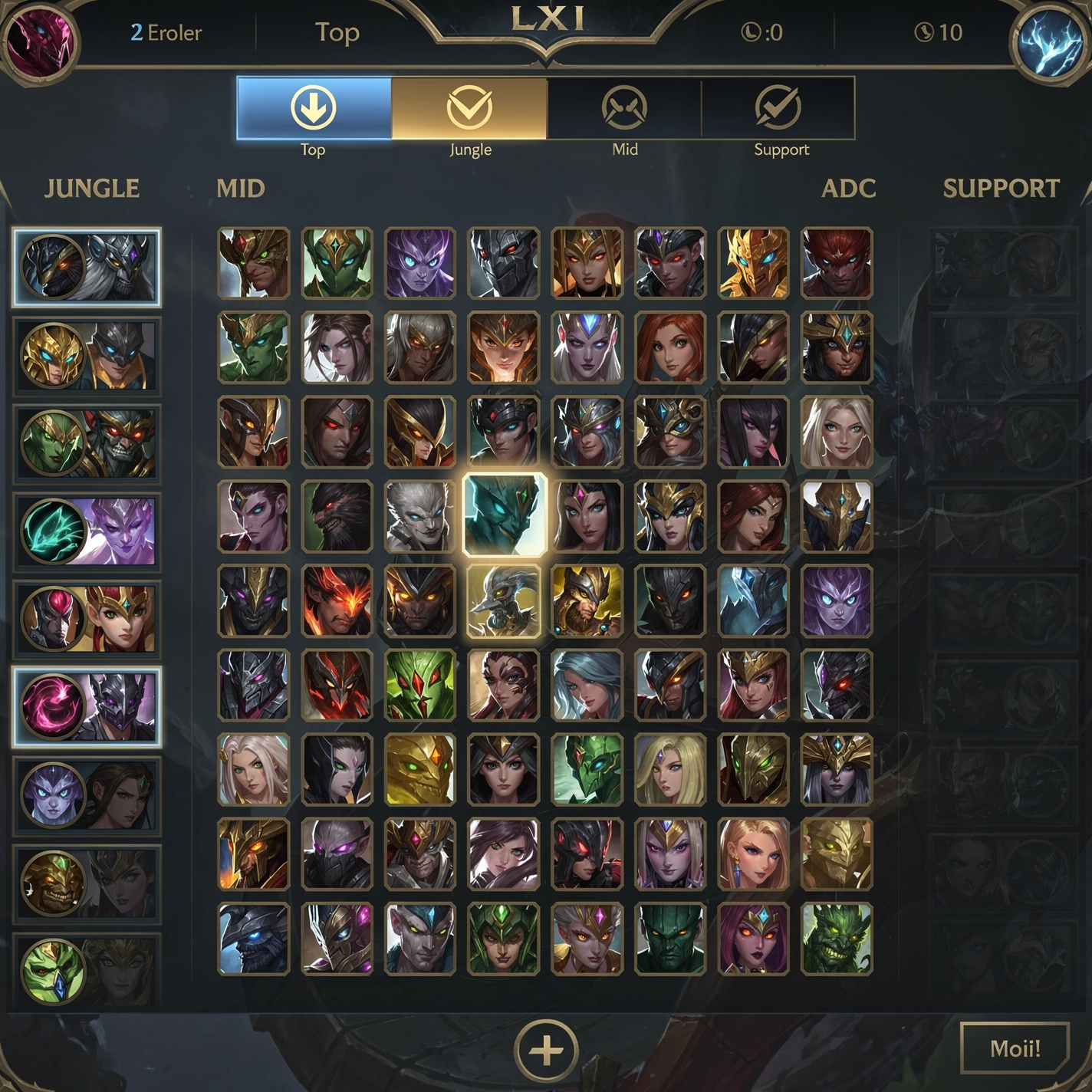The height and width of the screenshot is (1092, 1092).
Task: Toggle the highlighted first jungle duo selection
Action: point(87,268)
